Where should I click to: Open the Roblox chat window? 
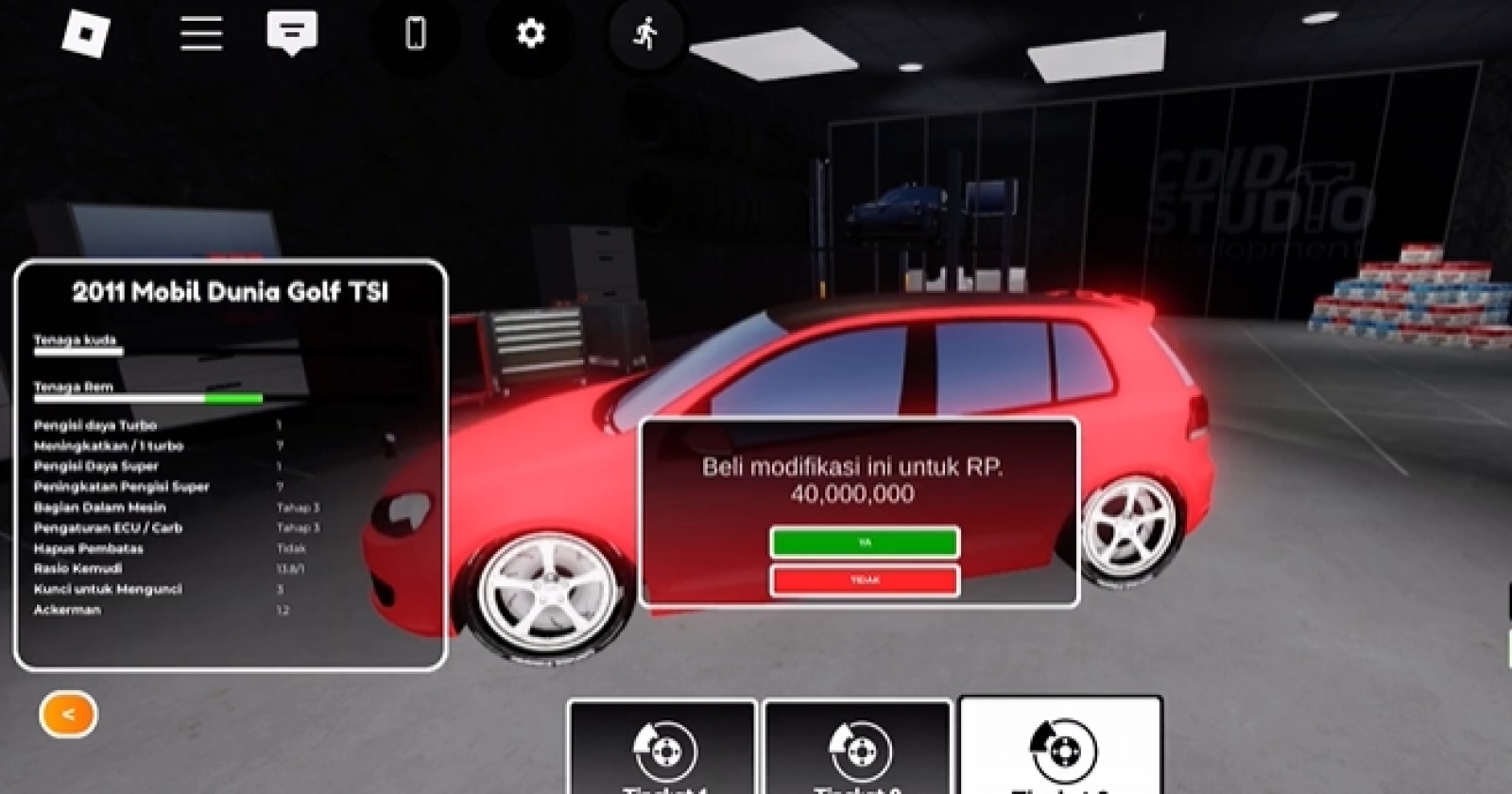click(x=292, y=34)
